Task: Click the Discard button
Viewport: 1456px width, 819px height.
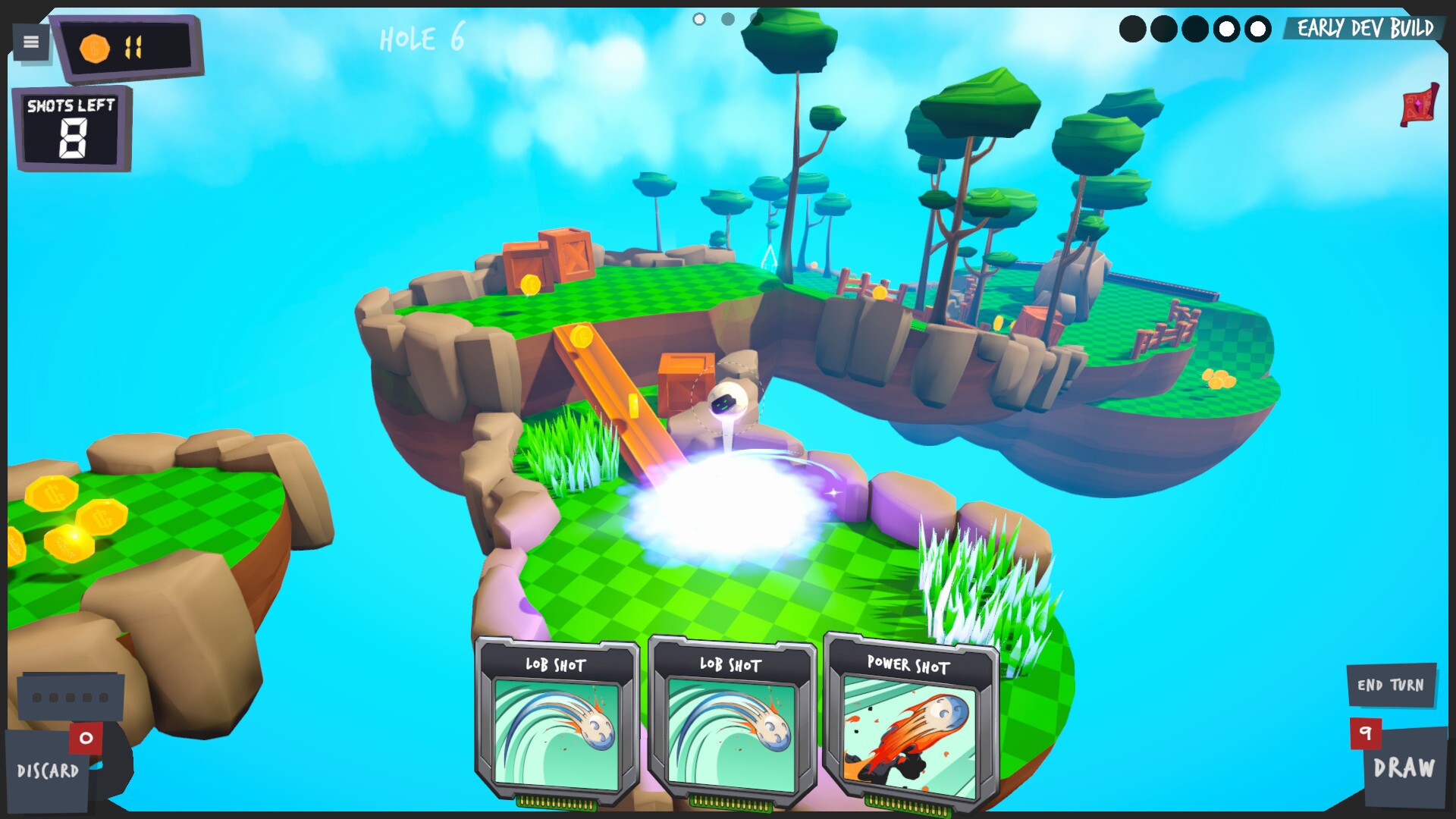Action: point(49,771)
